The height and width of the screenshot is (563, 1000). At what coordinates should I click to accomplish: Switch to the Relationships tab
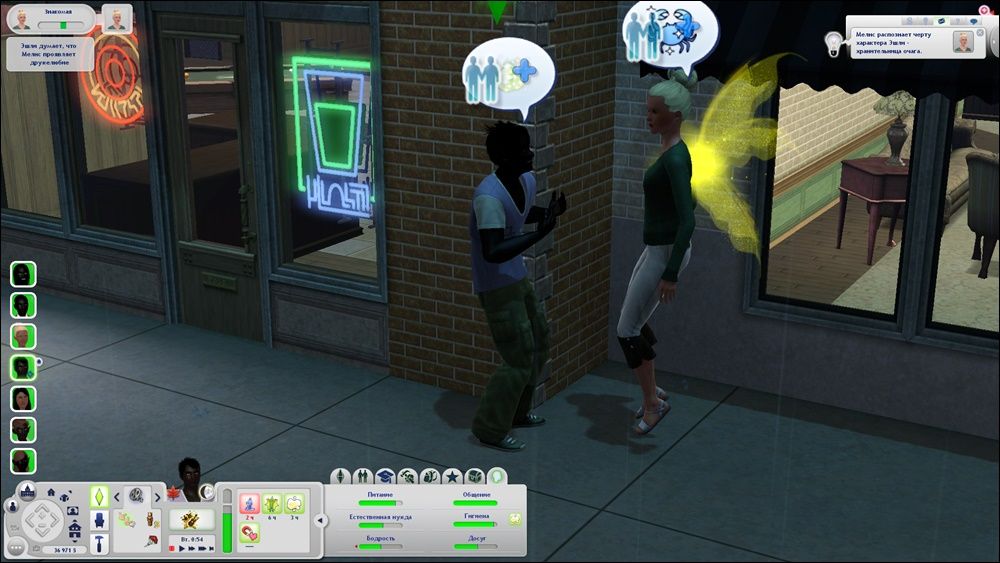coord(363,476)
